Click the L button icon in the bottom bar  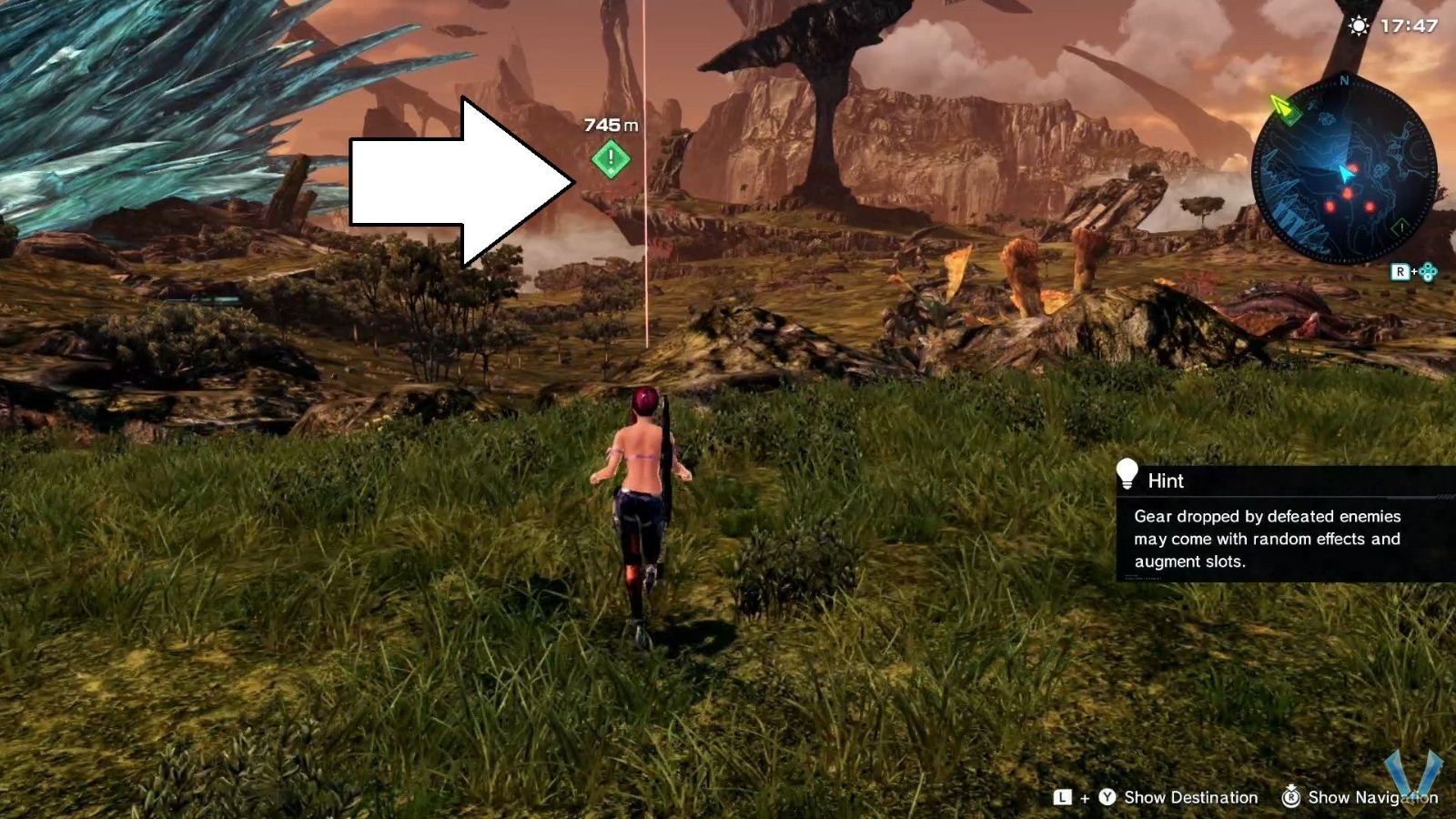coord(1063,797)
